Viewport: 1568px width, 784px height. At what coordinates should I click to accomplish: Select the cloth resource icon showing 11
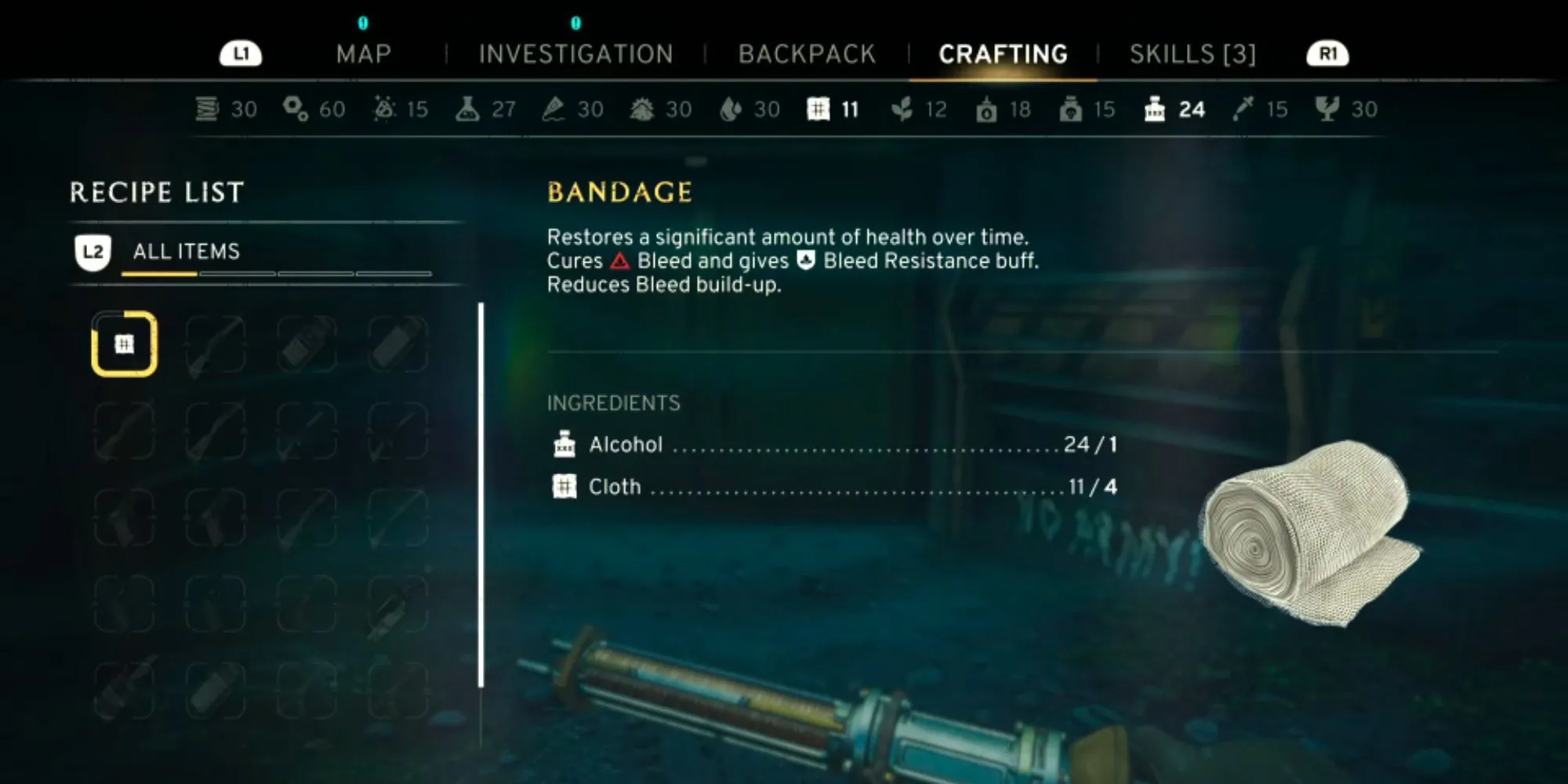click(818, 109)
